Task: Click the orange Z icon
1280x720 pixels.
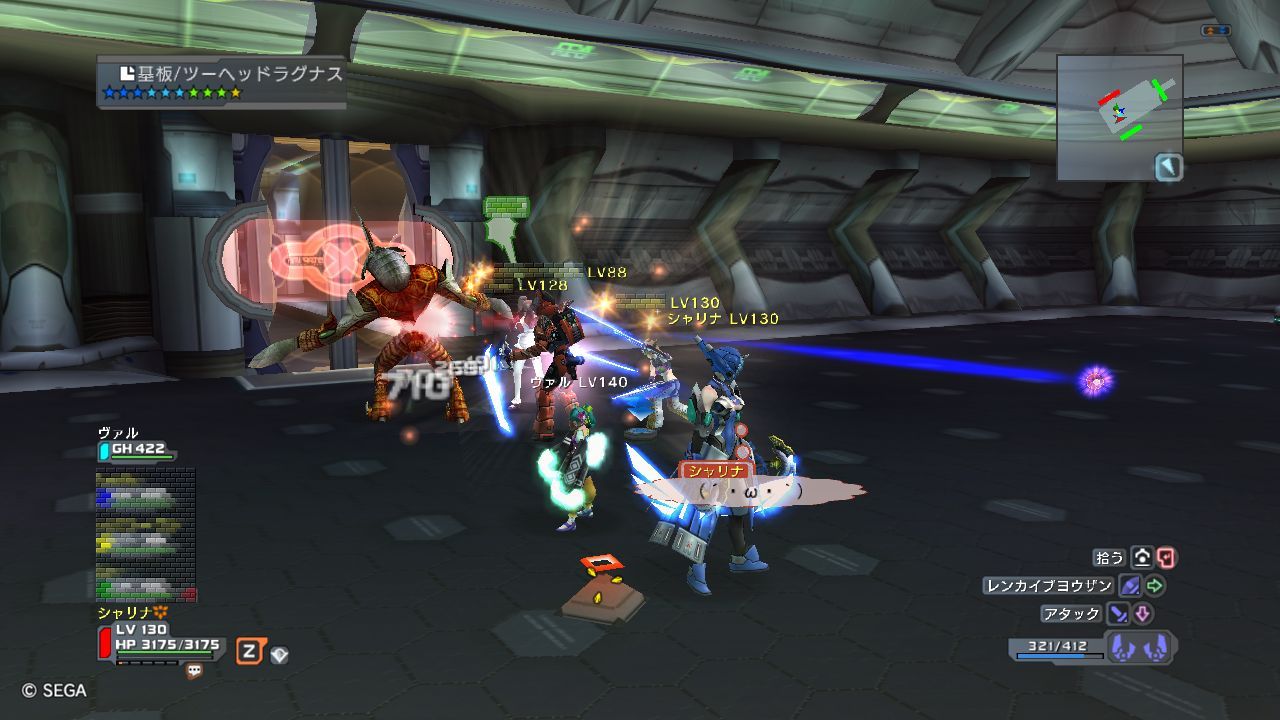Action: pyautogui.click(x=250, y=653)
